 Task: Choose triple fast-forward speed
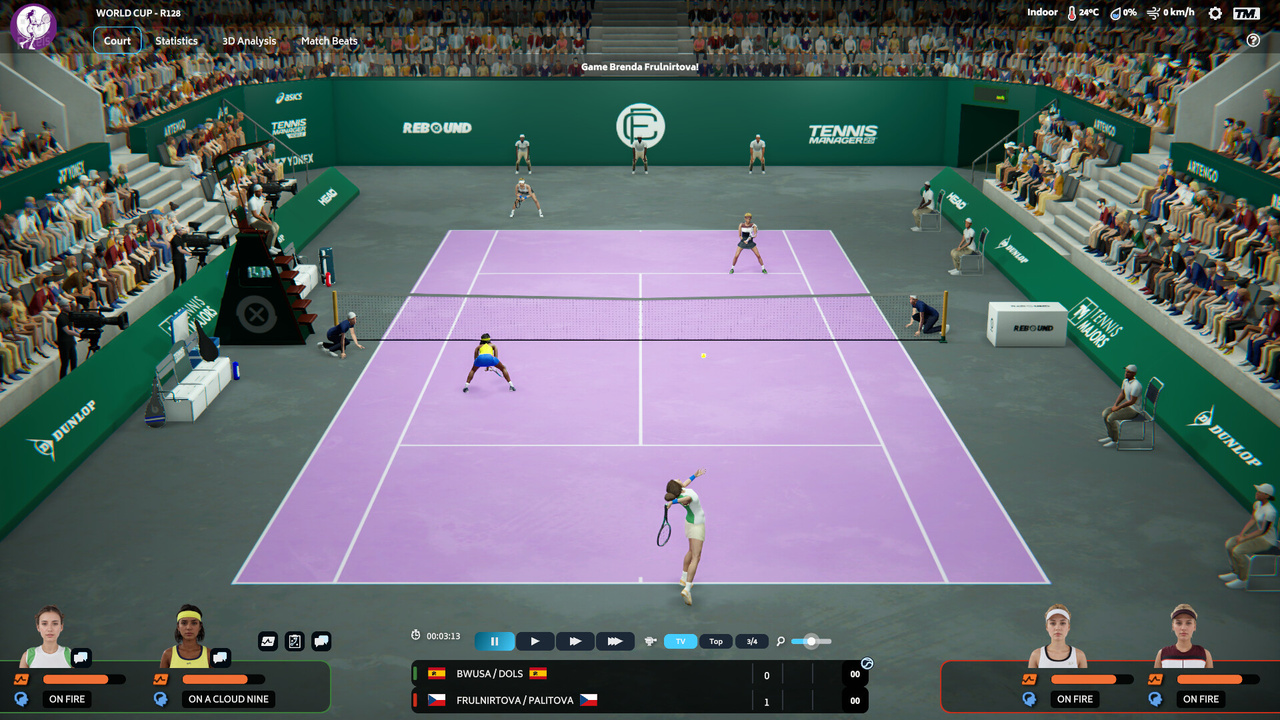click(615, 641)
